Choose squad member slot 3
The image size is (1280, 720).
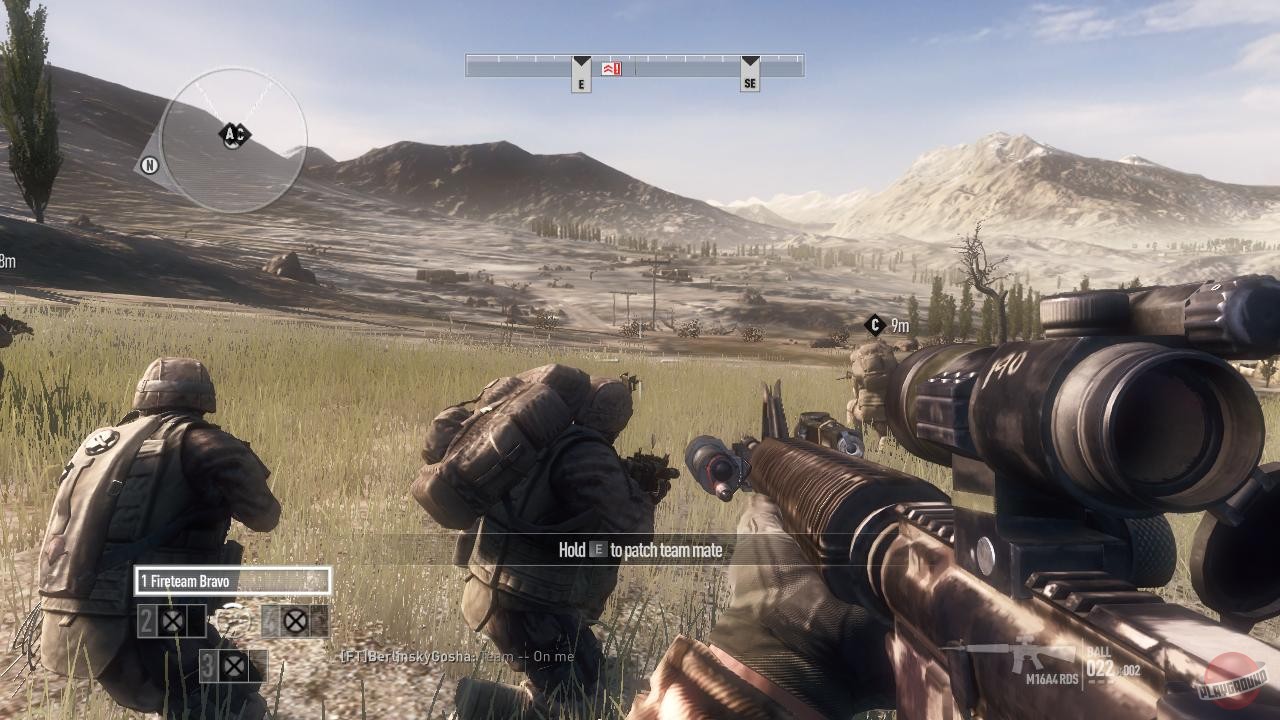click(233, 666)
